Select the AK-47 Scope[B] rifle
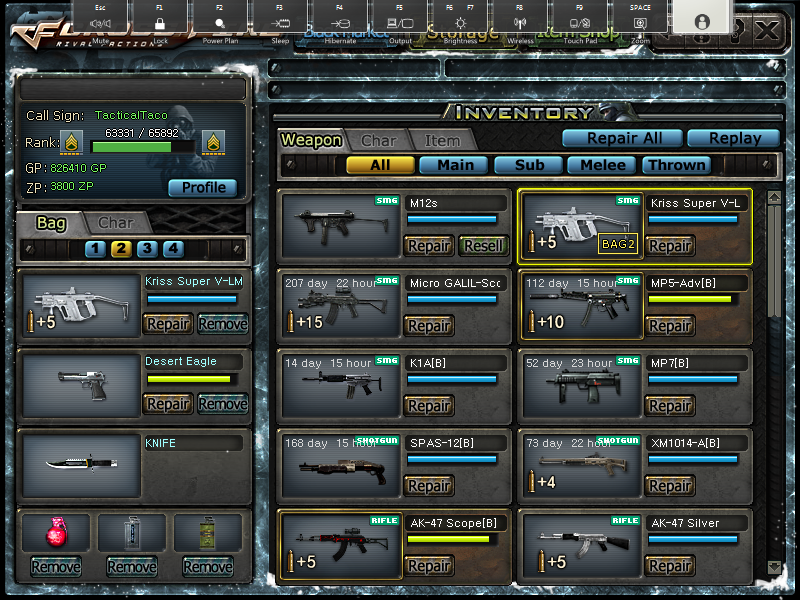Viewport: 800px width, 600px height. pyautogui.click(x=340, y=545)
